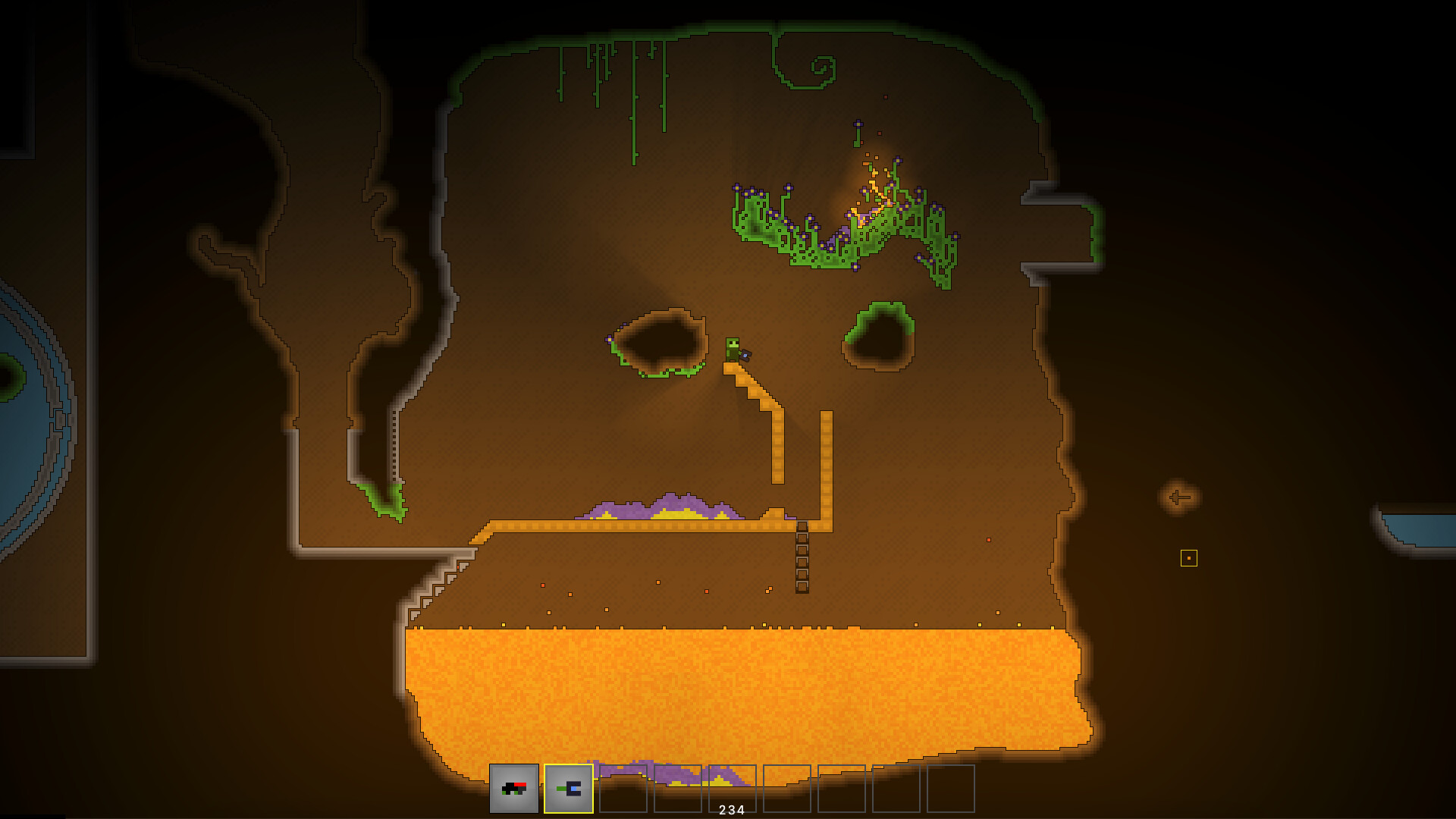1456x819 pixels.
Task: Click the yellow block placement cursor
Action: click(x=1189, y=557)
